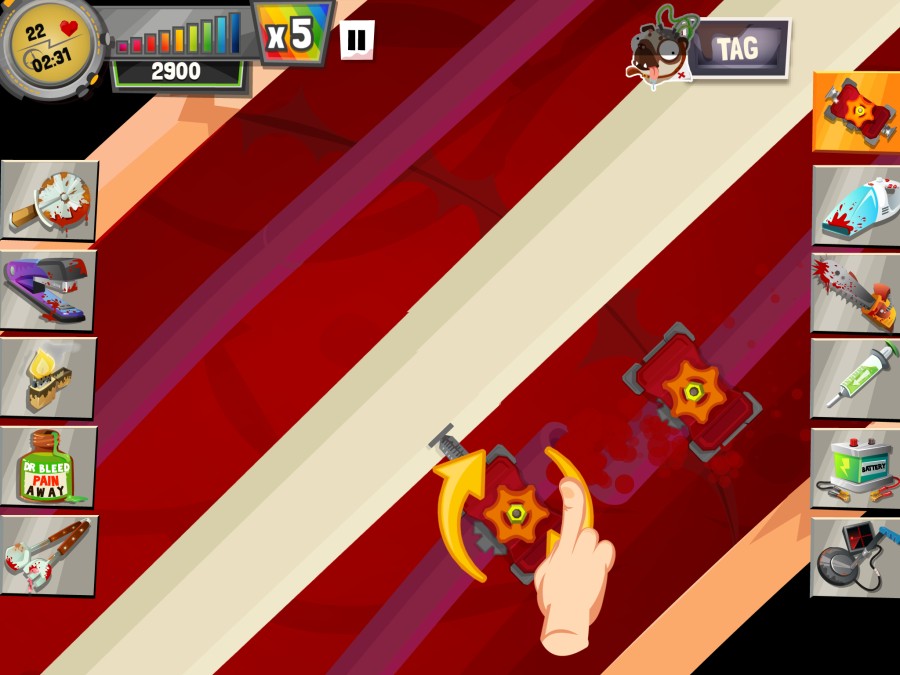Choose the purple stapler tool

[49, 288]
